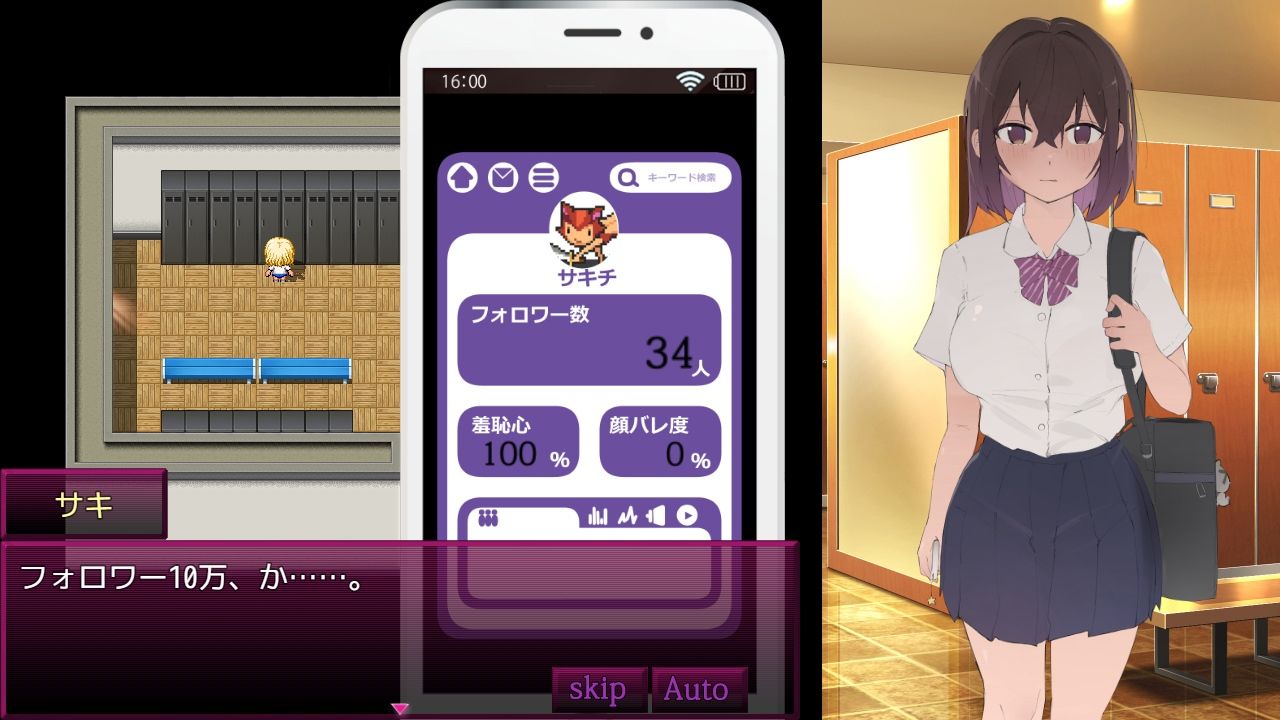Click the pink triangle to advance dialogue
The height and width of the screenshot is (720, 1280).
(399, 707)
